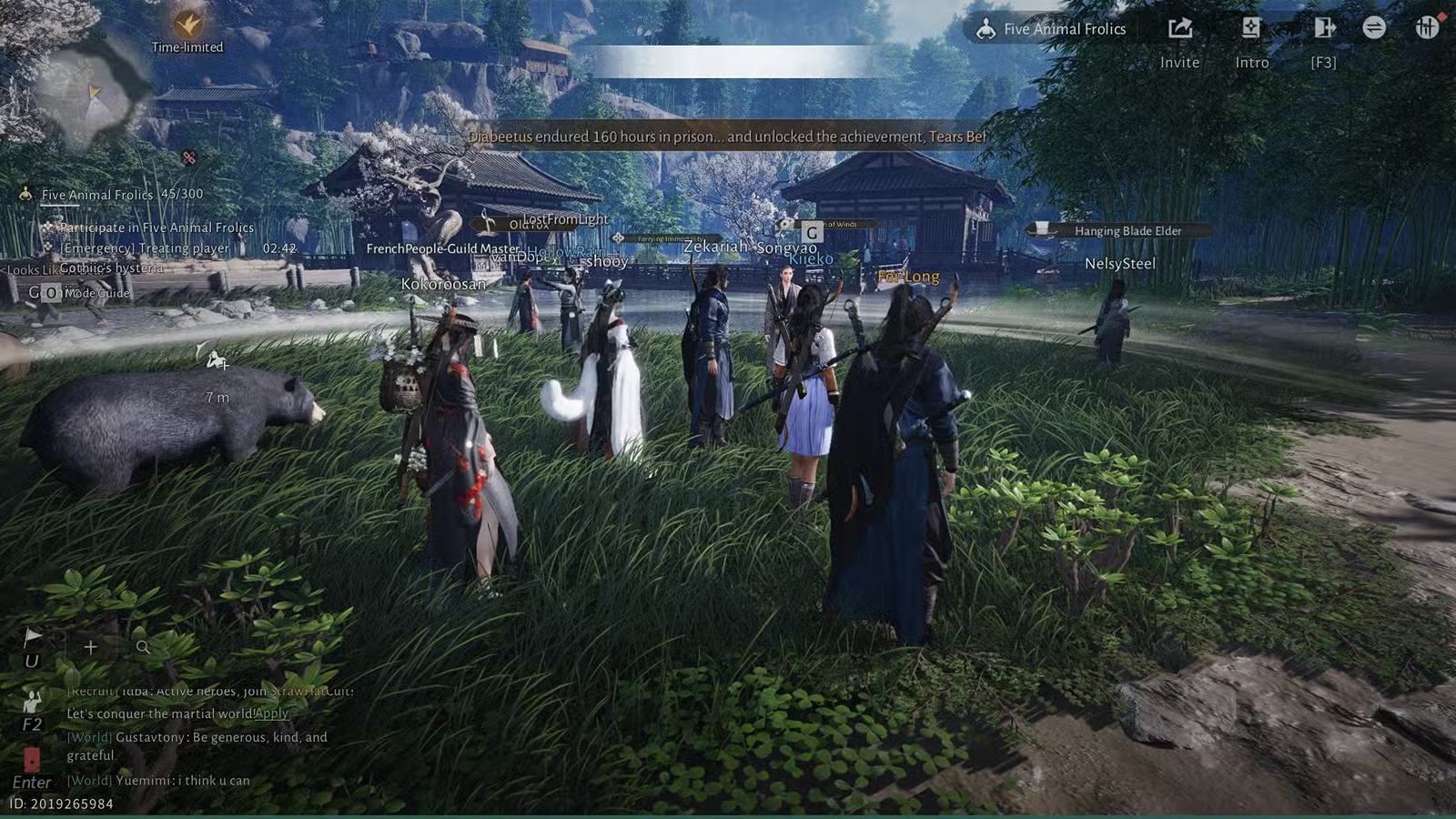Click the white flag icon
Viewport: 1456px width, 819px height.
[x=32, y=637]
